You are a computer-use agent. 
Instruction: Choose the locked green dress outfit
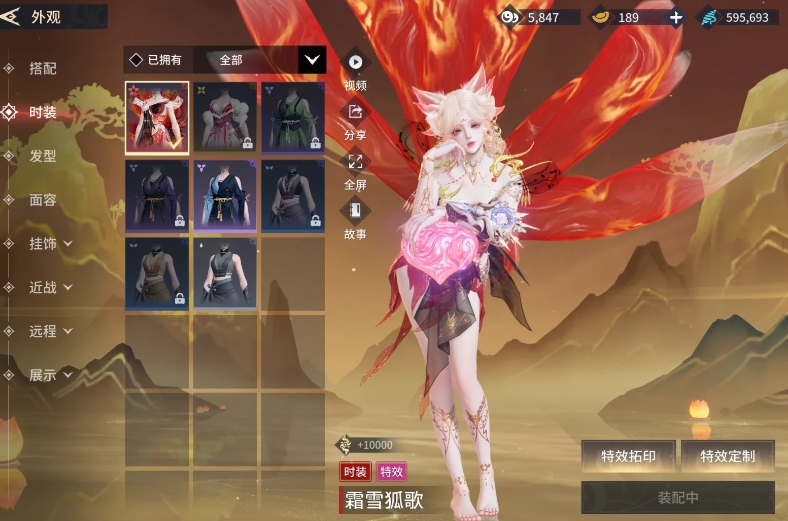pos(293,117)
